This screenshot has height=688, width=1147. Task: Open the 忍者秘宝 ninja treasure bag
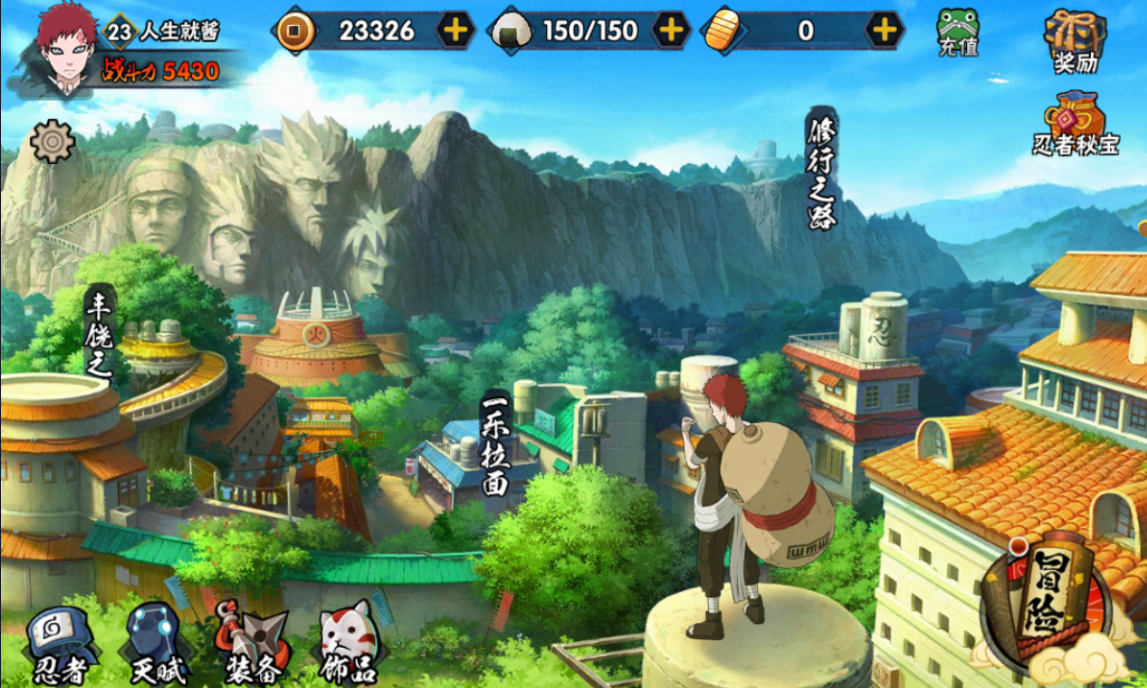[x=1075, y=125]
